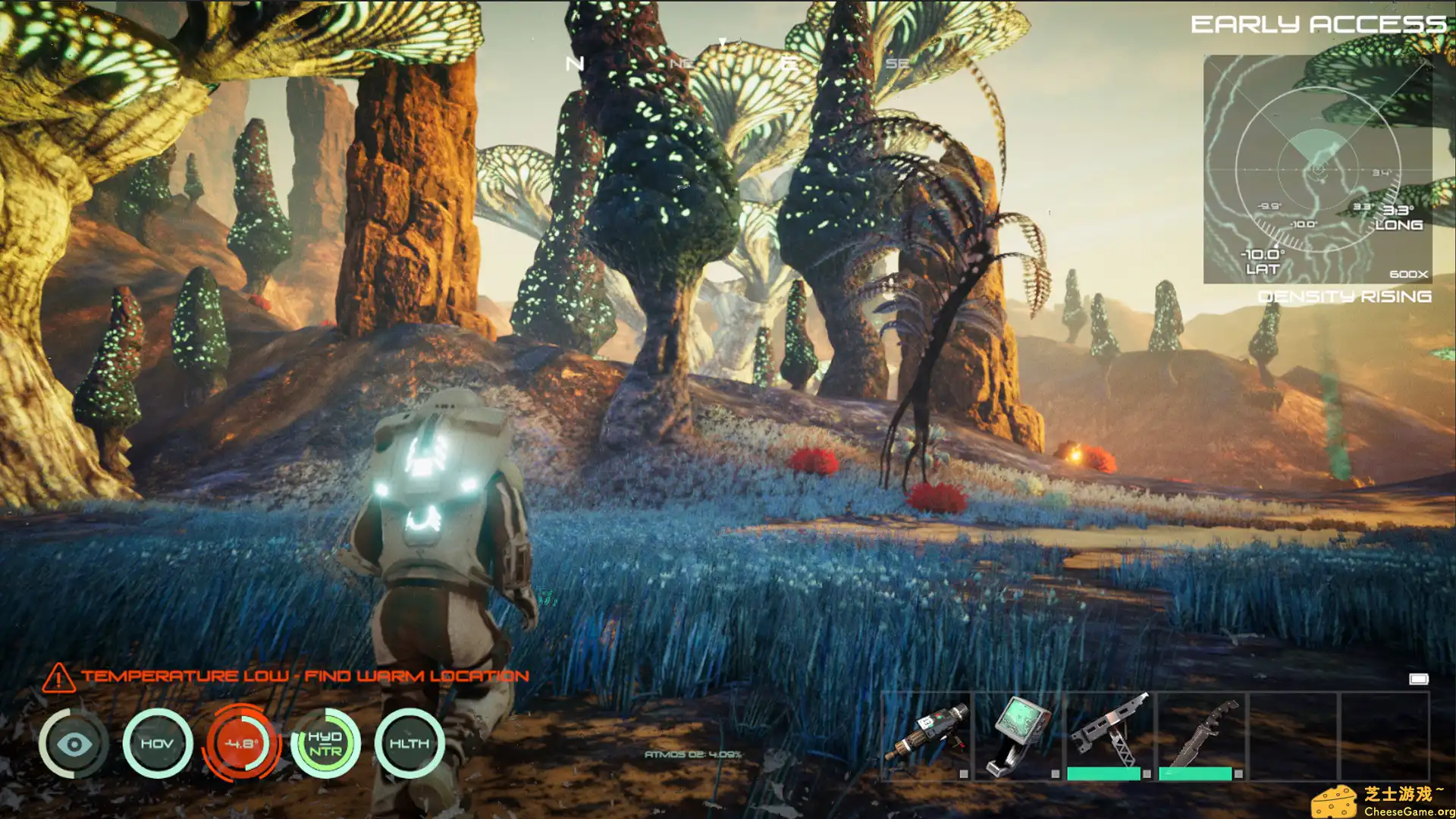Click the HLTH health gauge
Viewport: 1456px width, 819px height.
pyautogui.click(x=408, y=743)
